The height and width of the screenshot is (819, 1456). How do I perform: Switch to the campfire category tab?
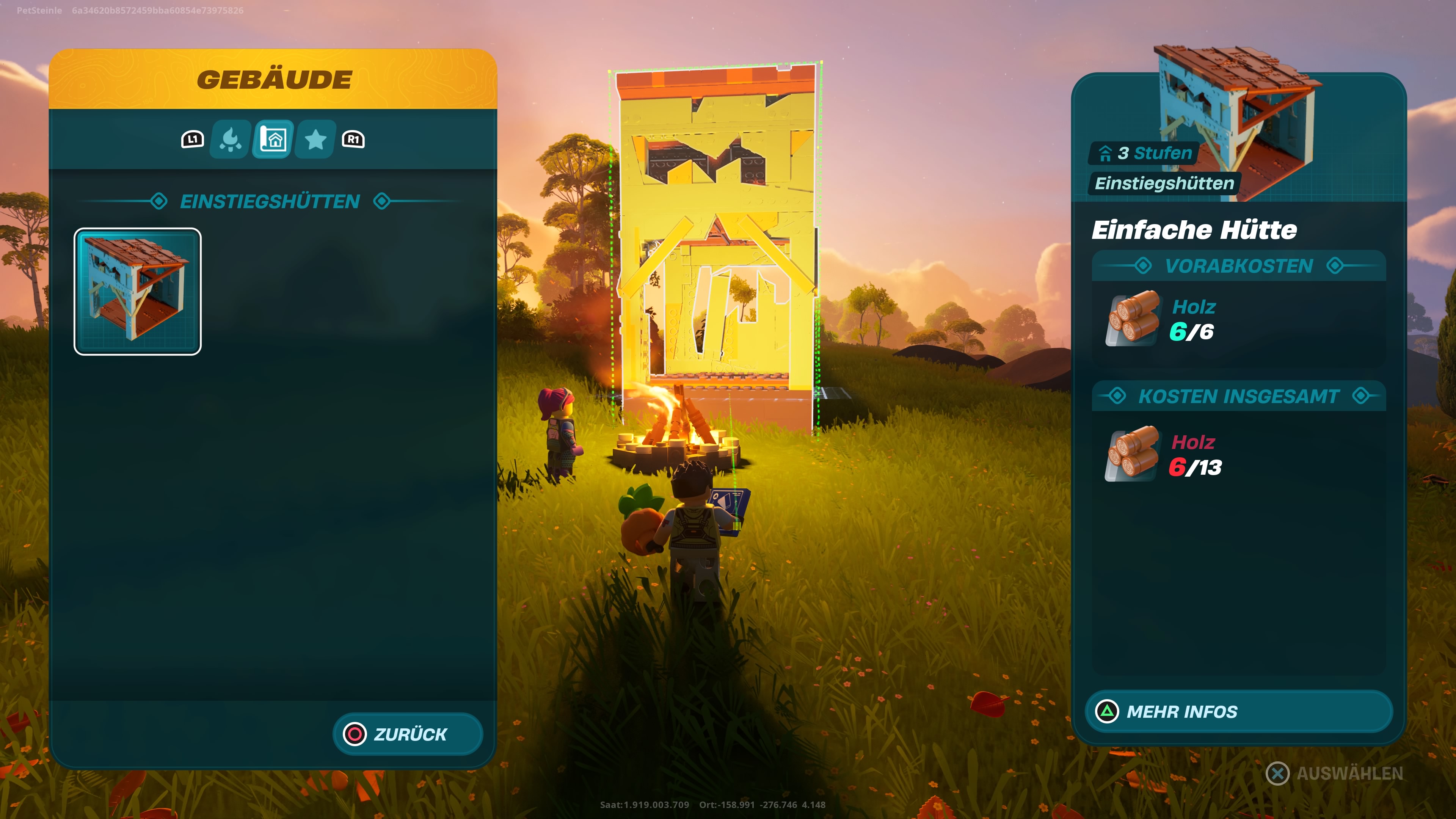click(x=230, y=140)
